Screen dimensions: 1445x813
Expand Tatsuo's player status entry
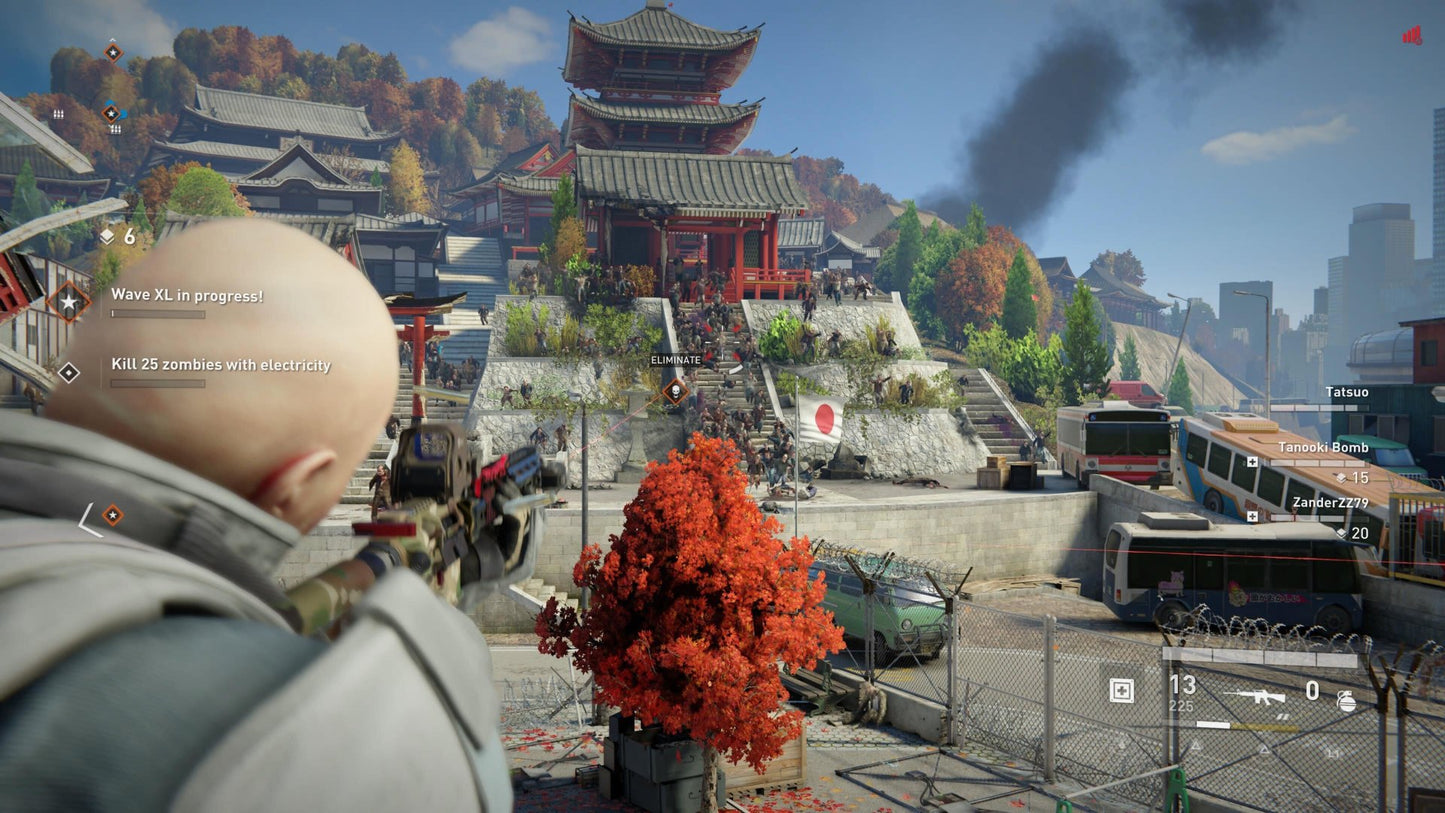click(x=1347, y=392)
